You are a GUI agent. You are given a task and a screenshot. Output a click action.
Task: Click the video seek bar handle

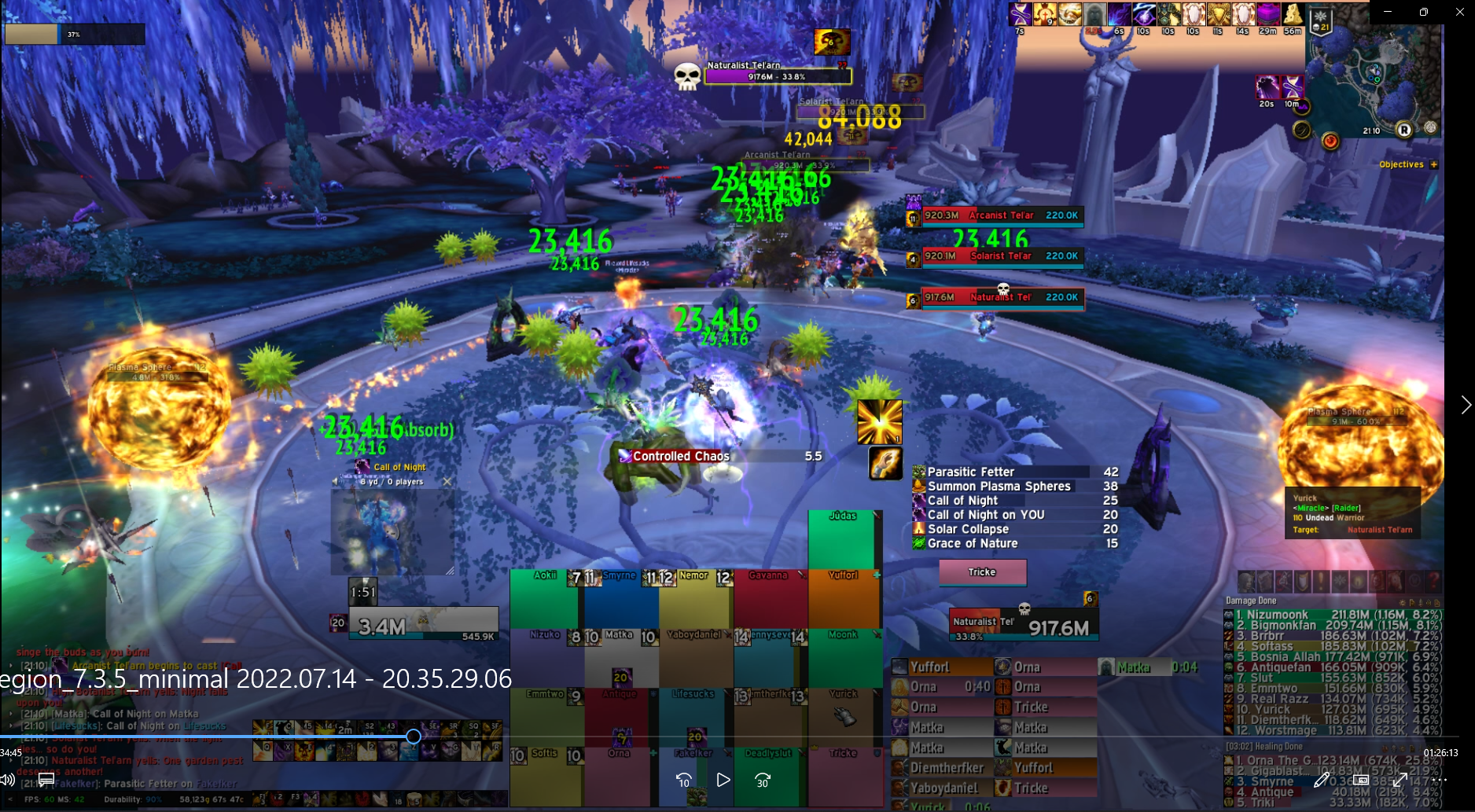(414, 737)
